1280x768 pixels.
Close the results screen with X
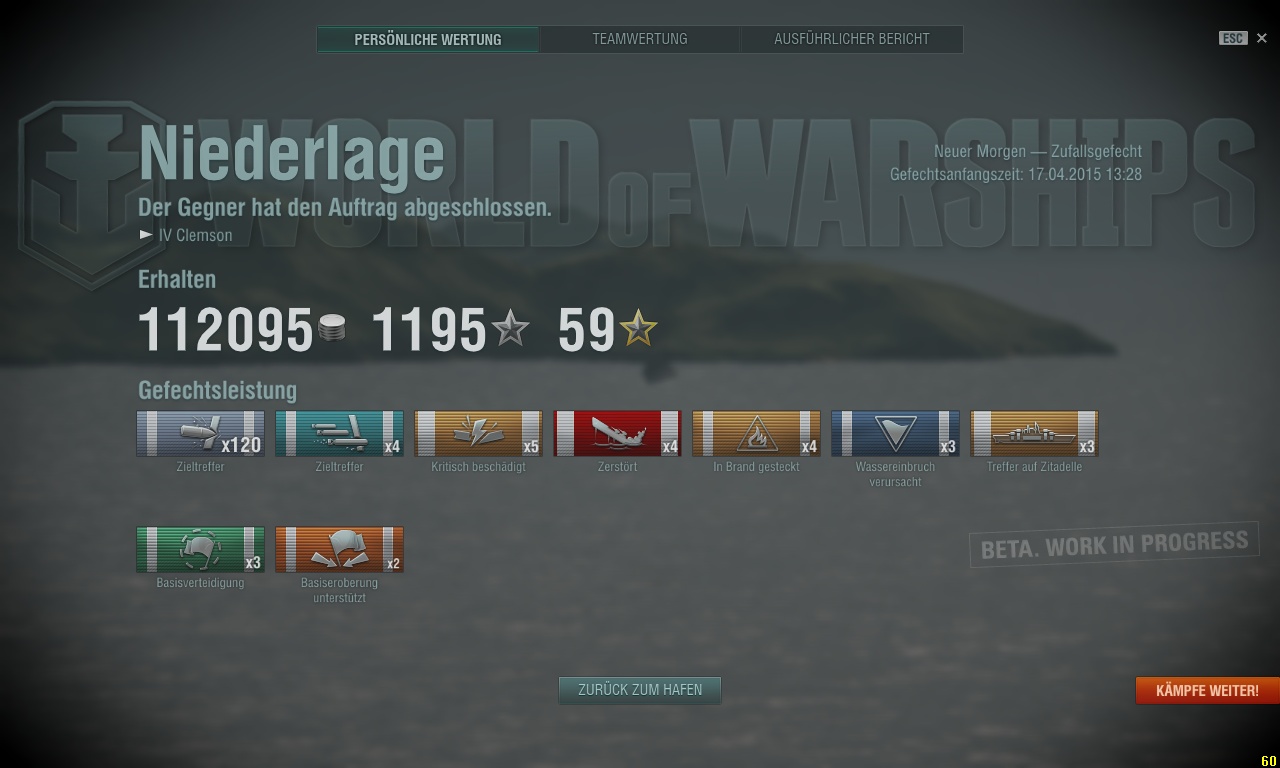pyautogui.click(x=1261, y=38)
